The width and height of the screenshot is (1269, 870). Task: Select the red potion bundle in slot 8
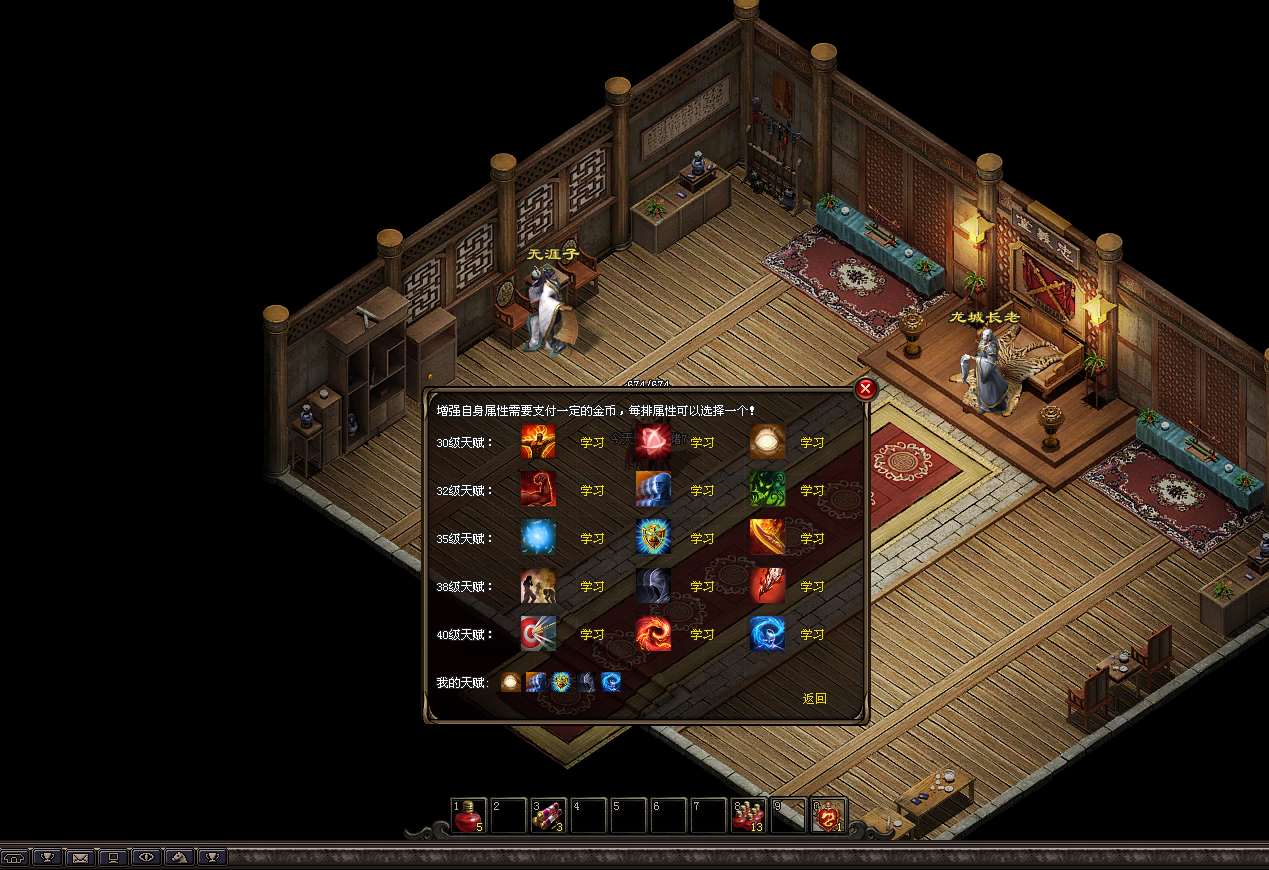pyautogui.click(x=748, y=816)
